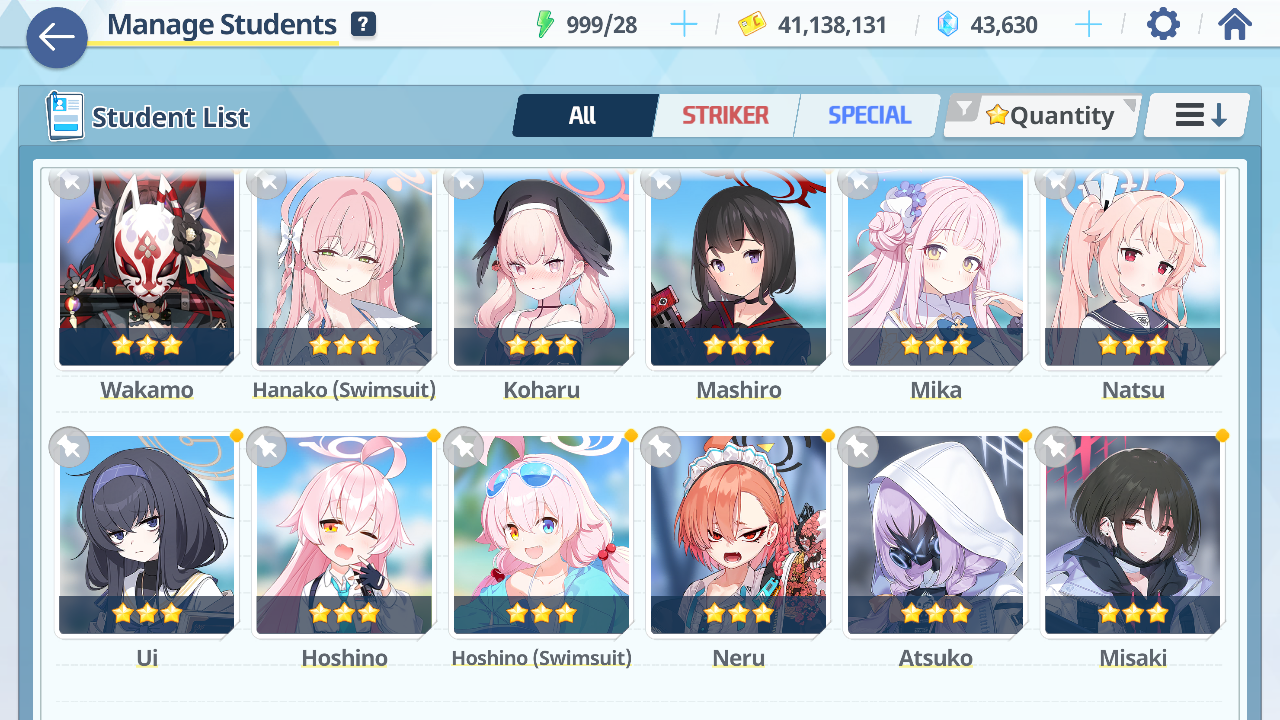Return to the home screen

coord(1235,24)
